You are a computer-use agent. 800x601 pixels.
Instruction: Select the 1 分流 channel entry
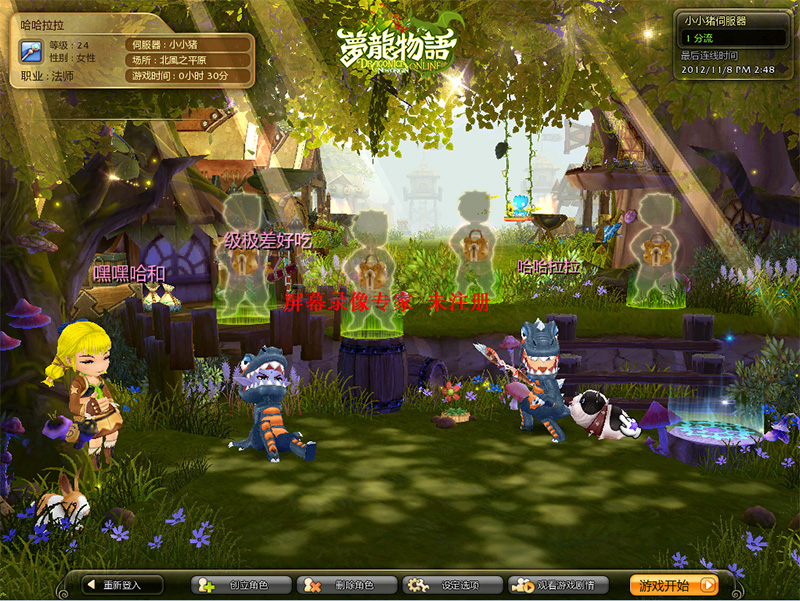pos(729,37)
